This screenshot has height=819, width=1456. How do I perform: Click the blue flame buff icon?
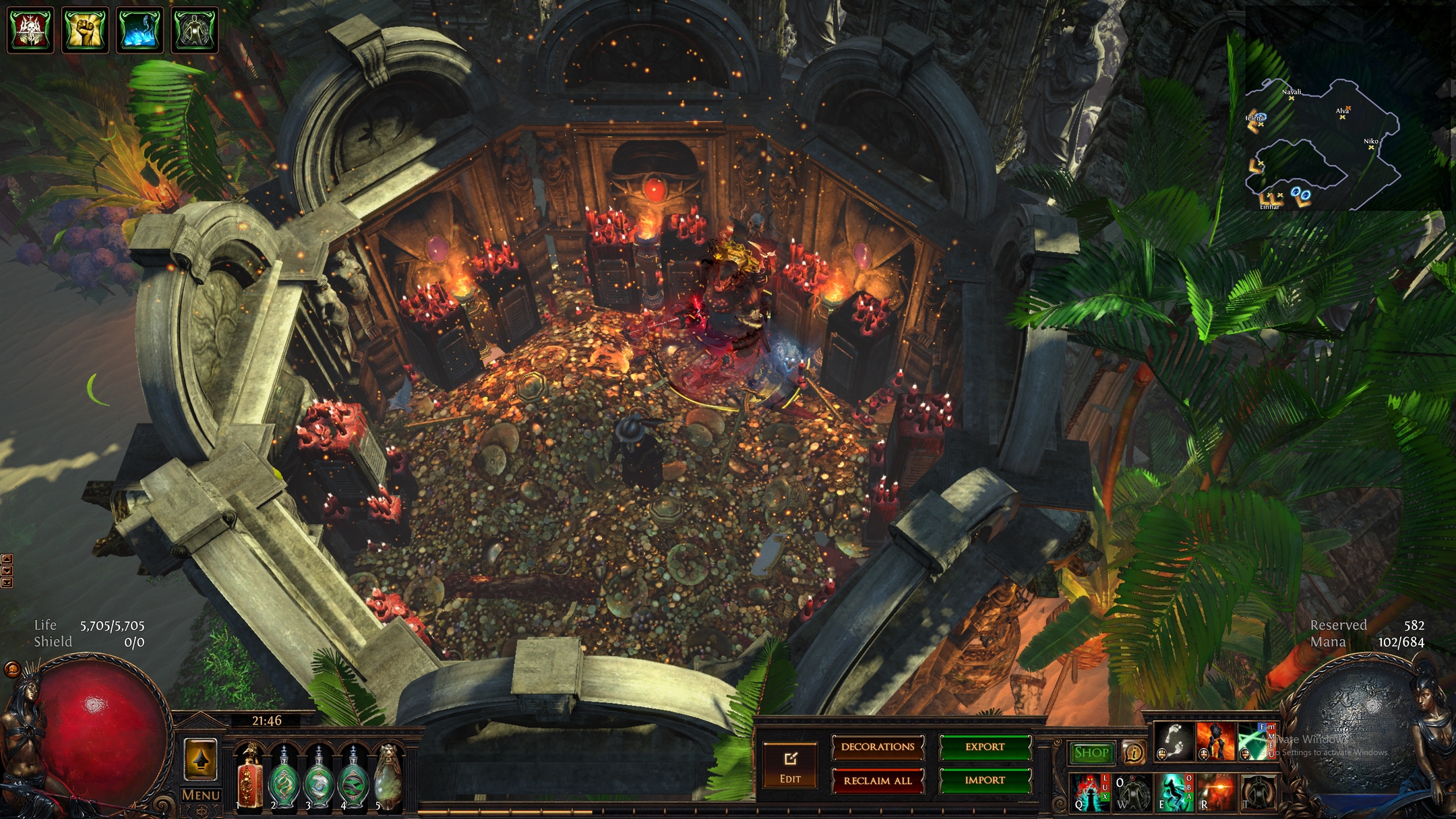[140, 30]
